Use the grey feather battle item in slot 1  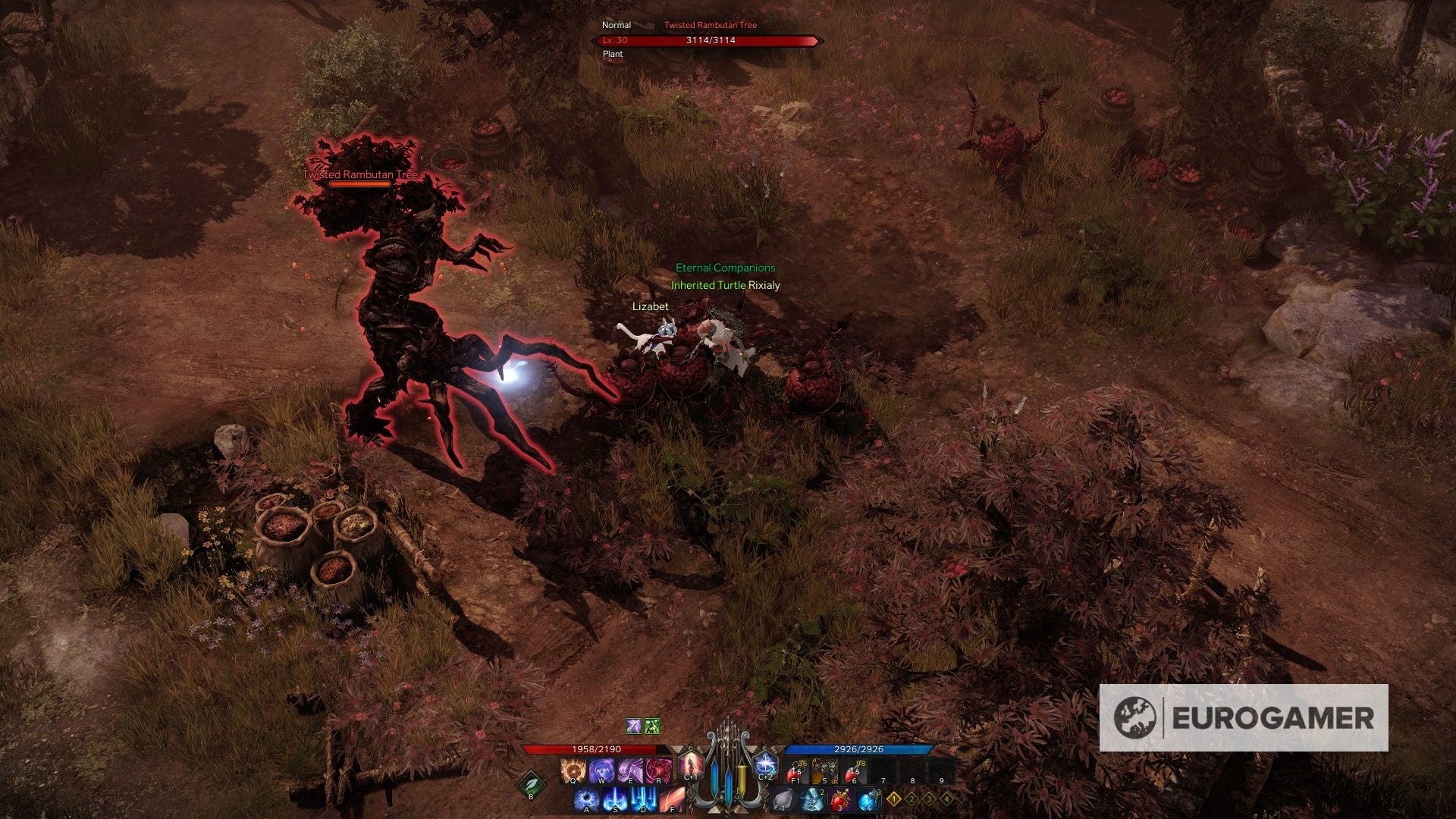pos(783,800)
